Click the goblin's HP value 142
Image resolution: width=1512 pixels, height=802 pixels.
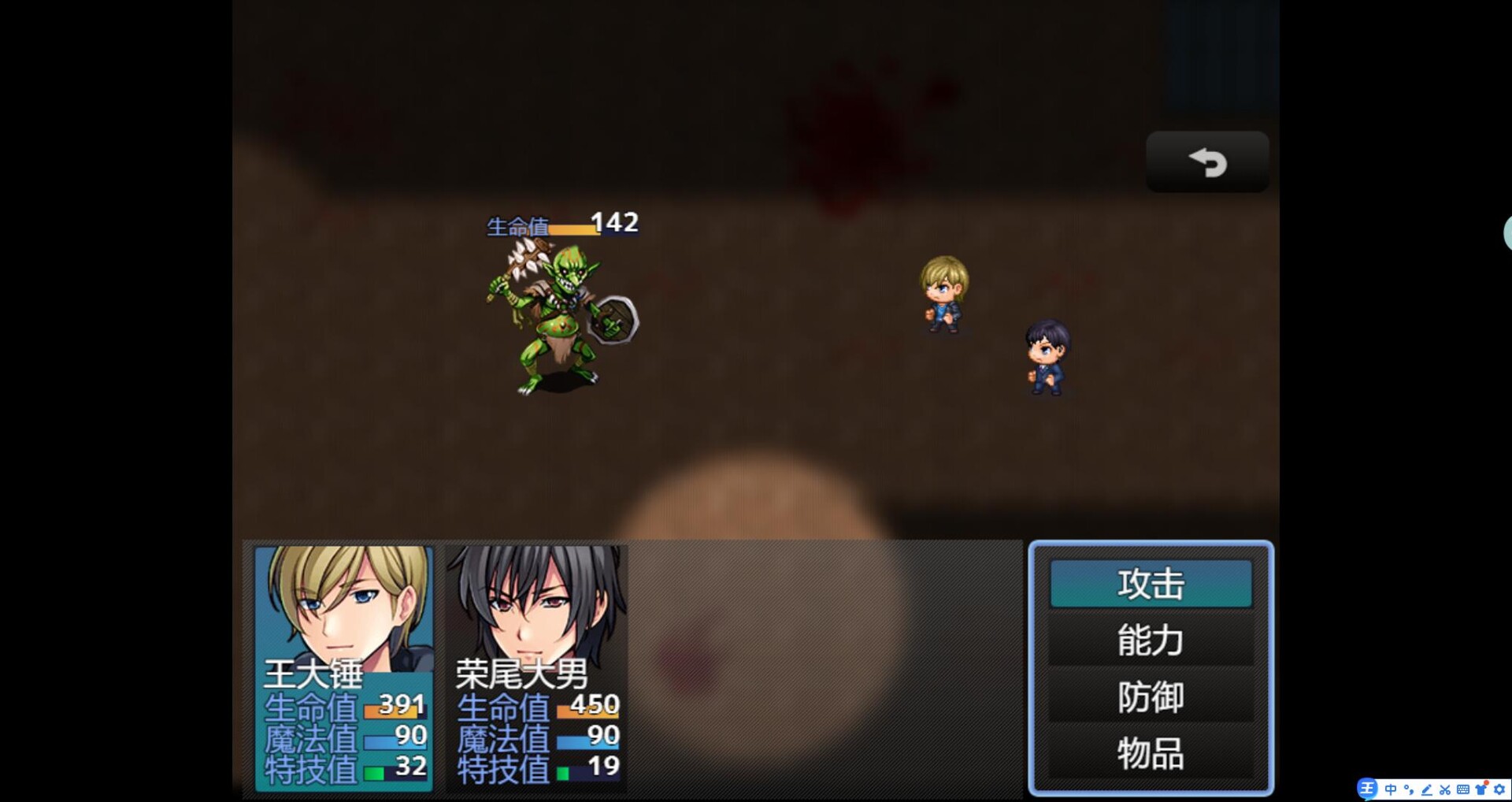click(x=613, y=223)
